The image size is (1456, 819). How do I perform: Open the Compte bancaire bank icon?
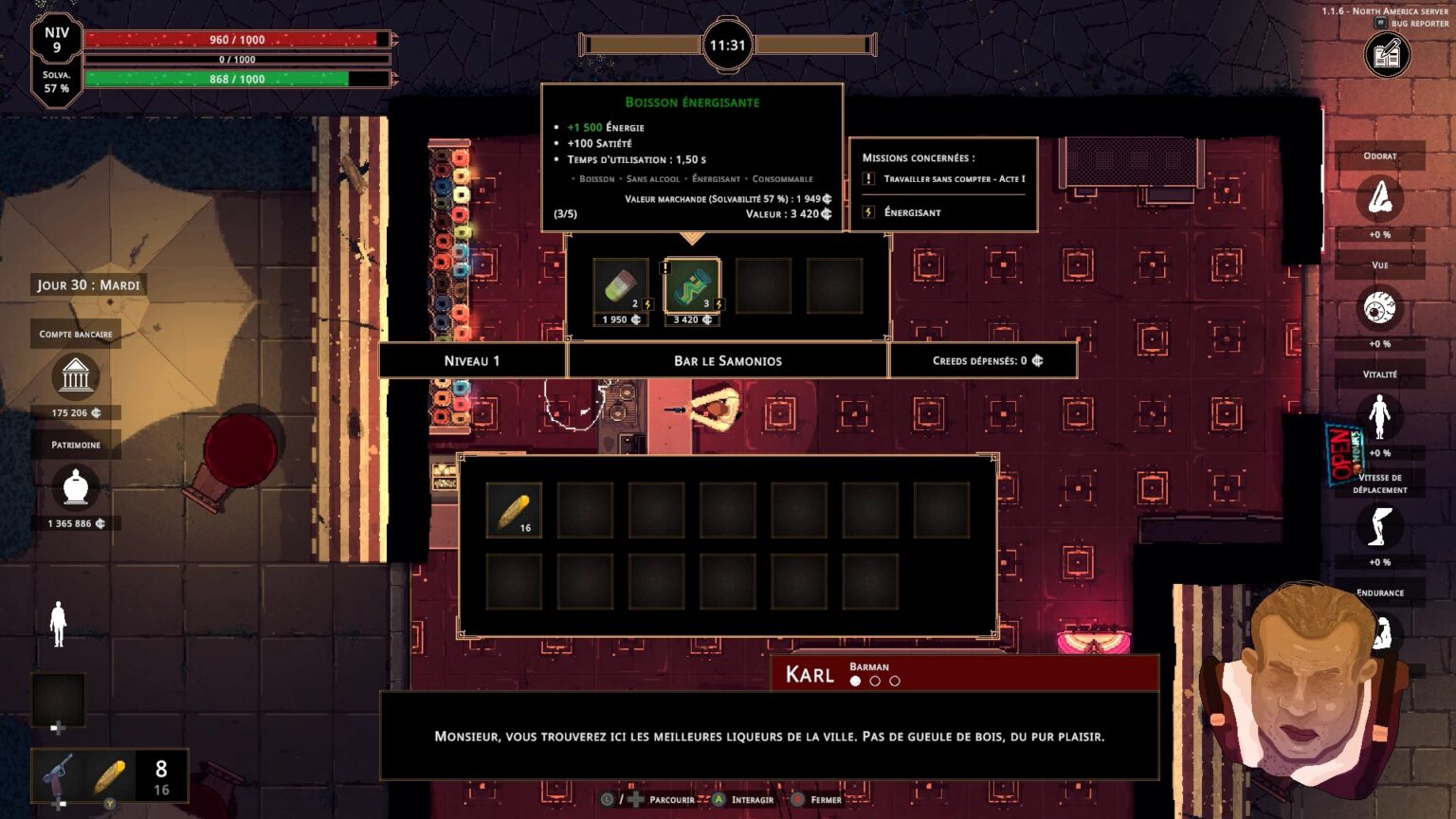click(75, 377)
